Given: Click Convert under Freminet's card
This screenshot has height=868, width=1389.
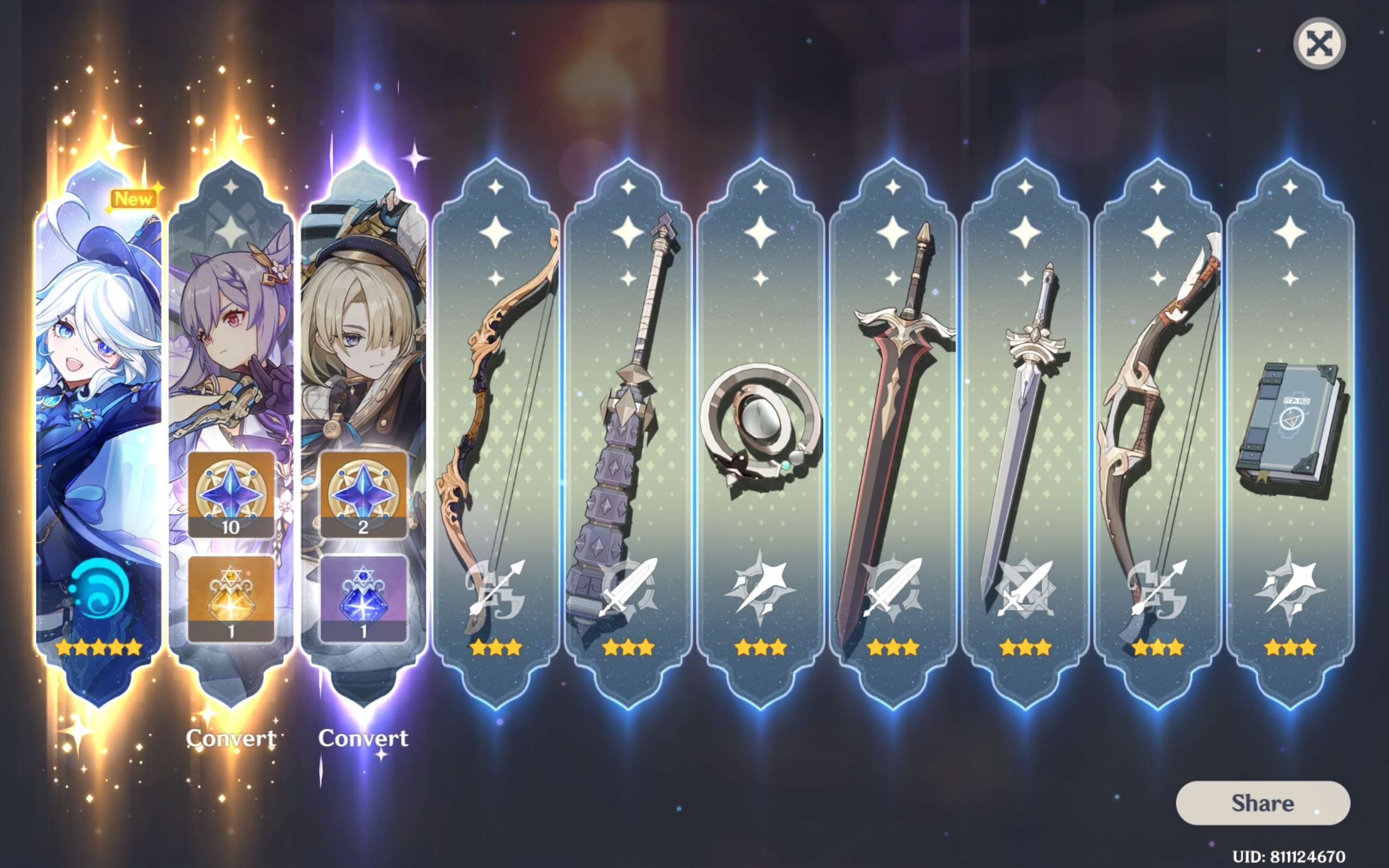Looking at the screenshot, I should [364, 741].
